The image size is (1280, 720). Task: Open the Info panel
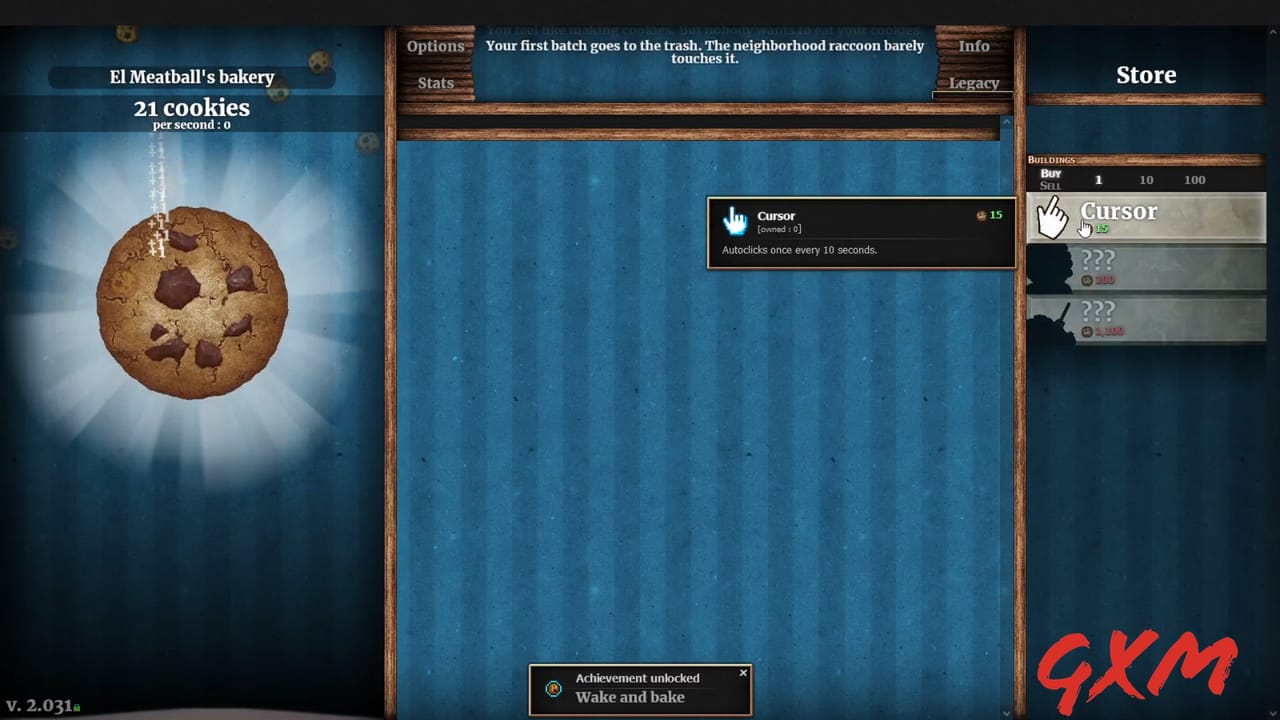974,45
